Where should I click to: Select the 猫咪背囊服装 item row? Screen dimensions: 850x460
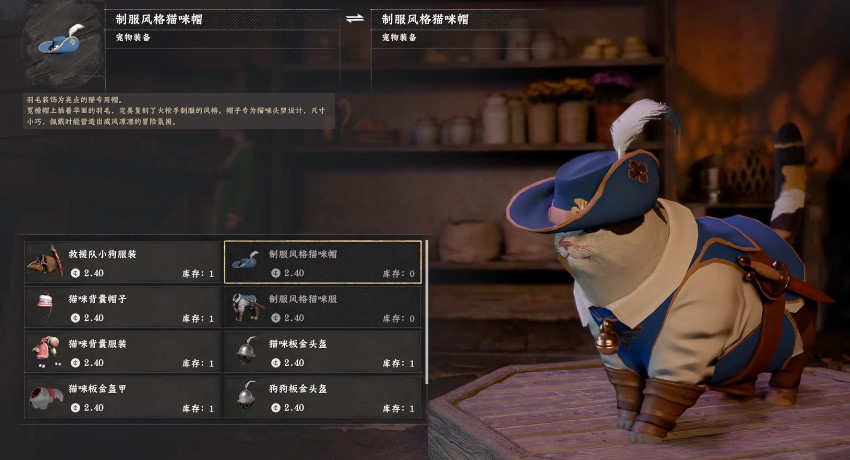122,352
